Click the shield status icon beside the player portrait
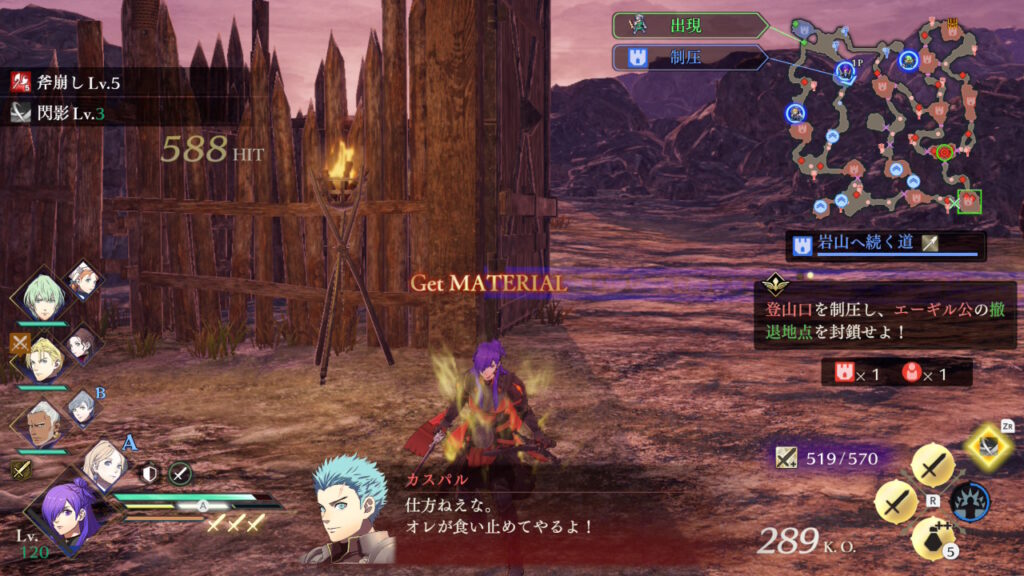 (150, 474)
